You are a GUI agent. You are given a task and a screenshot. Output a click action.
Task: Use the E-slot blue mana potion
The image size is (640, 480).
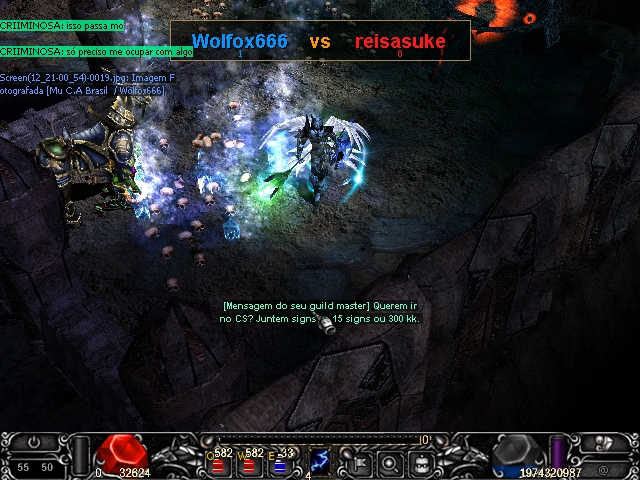click(280, 464)
